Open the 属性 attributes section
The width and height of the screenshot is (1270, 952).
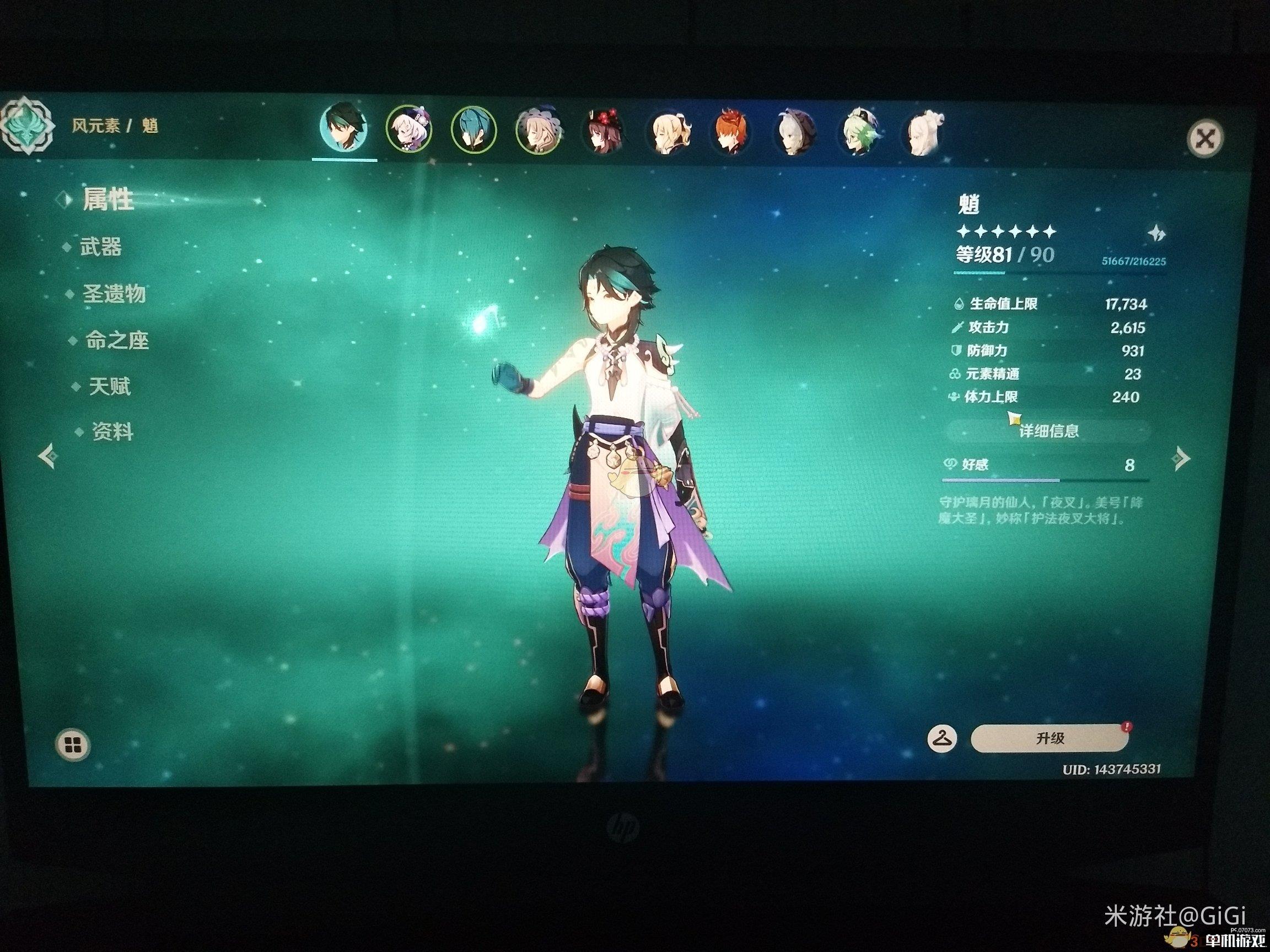(108, 199)
